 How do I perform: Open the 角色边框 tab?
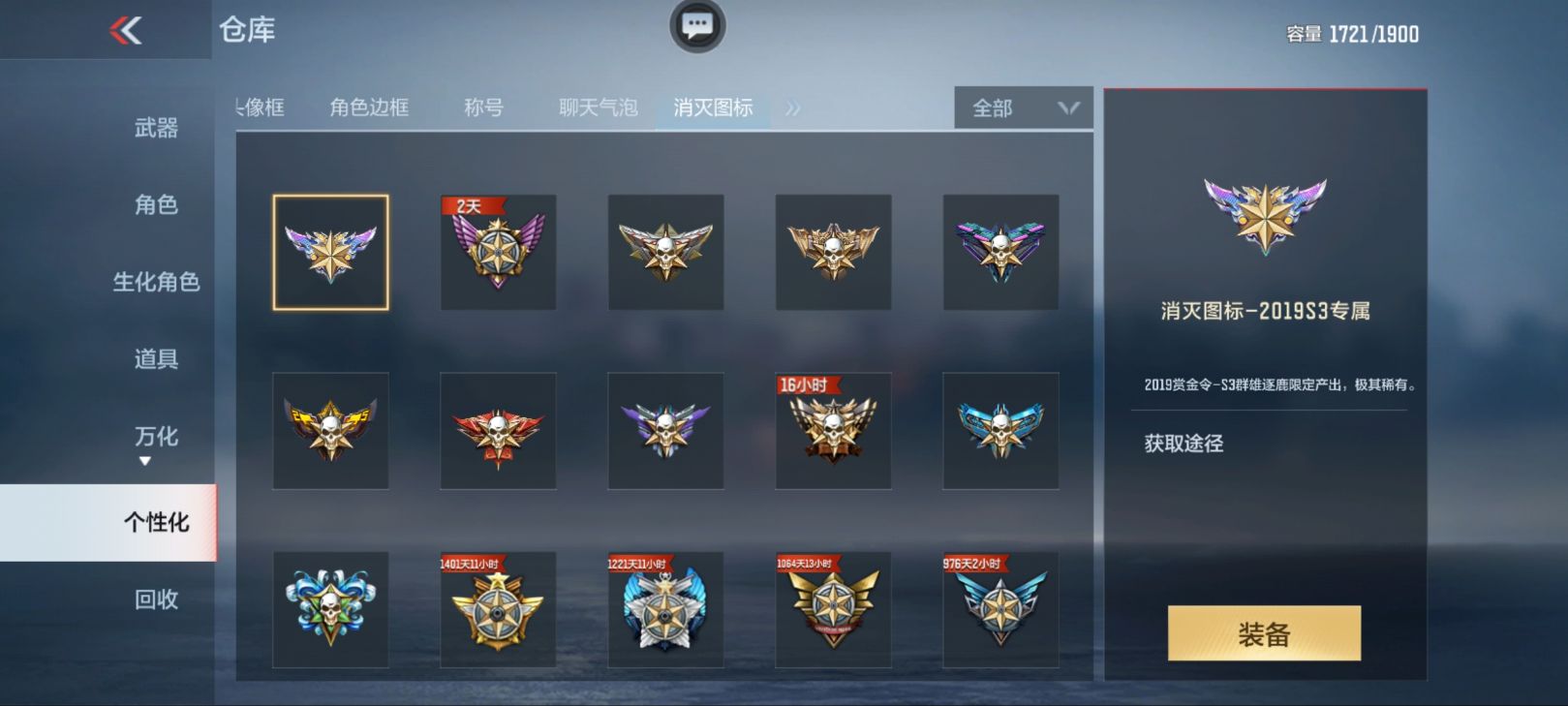(x=371, y=108)
